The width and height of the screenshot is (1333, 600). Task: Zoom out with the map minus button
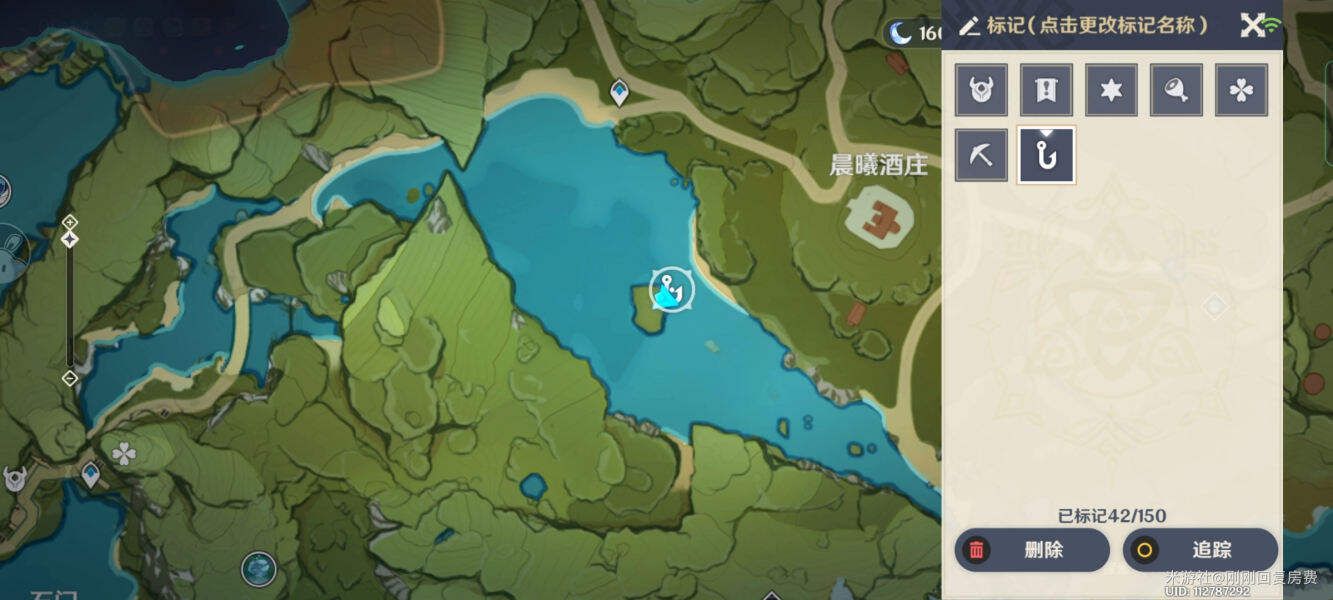click(x=70, y=378)
